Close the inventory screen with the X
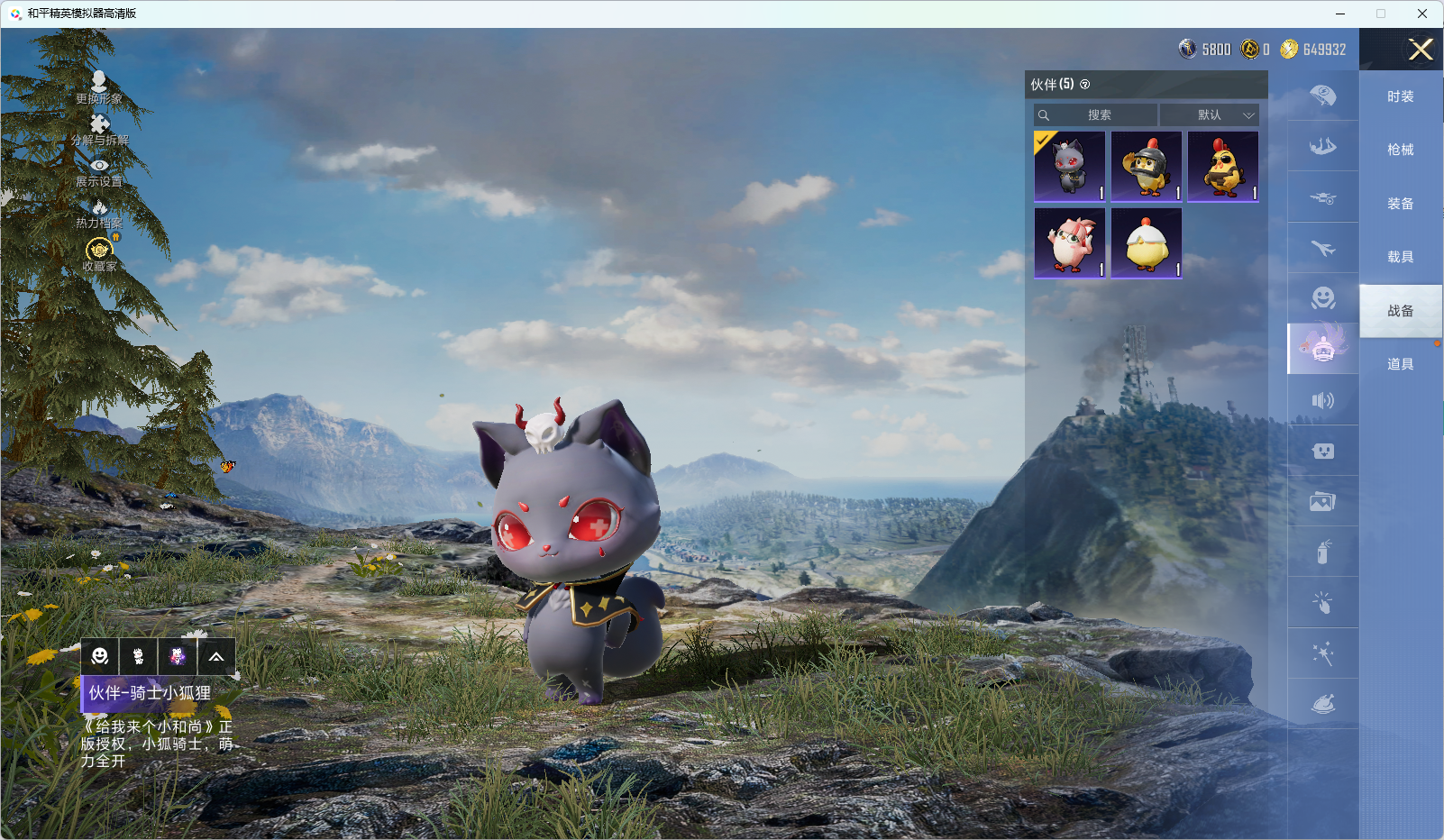 pos(1421,50)
